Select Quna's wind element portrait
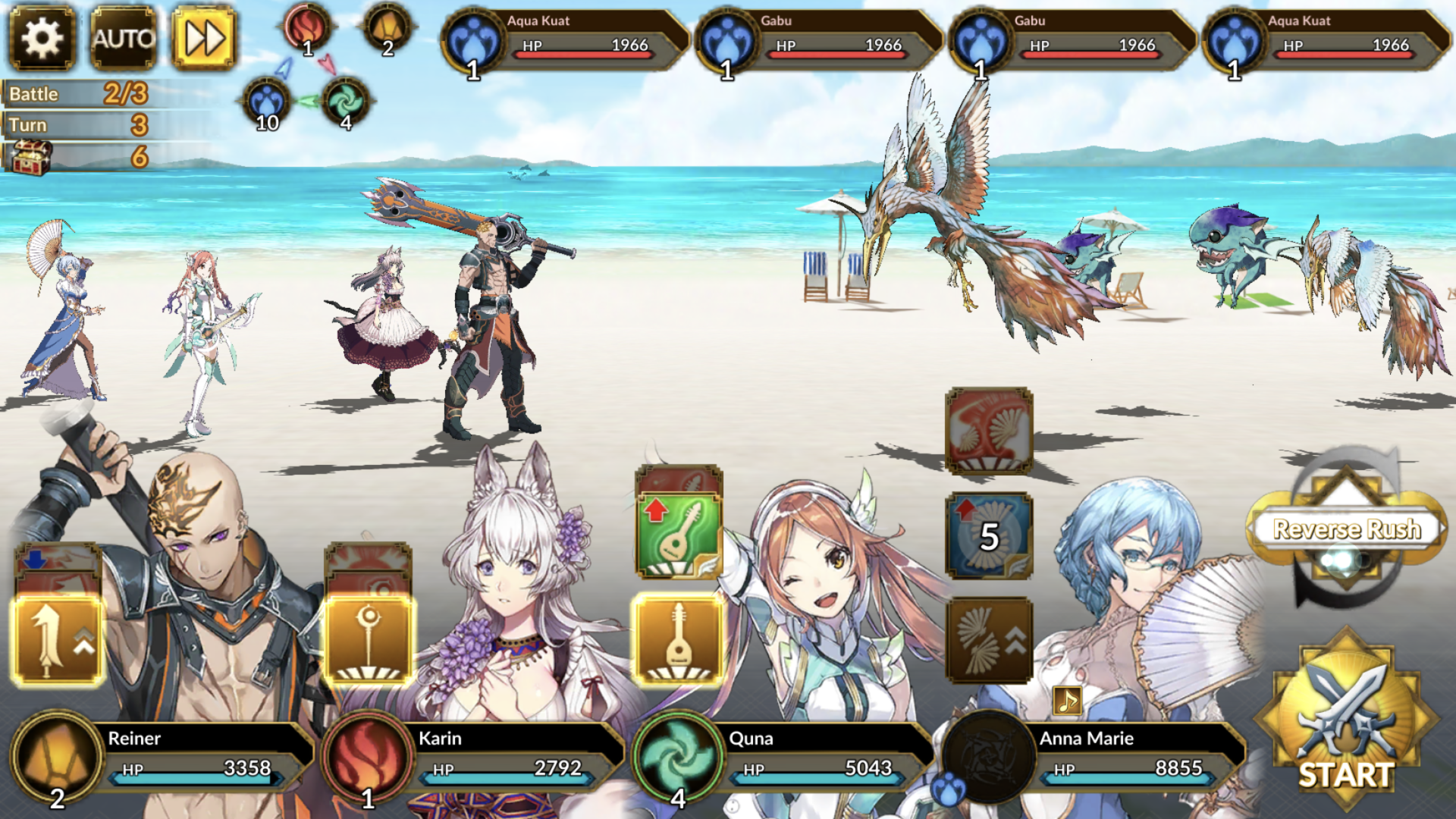Viewport: 1456px width, 819px height. 678,756
